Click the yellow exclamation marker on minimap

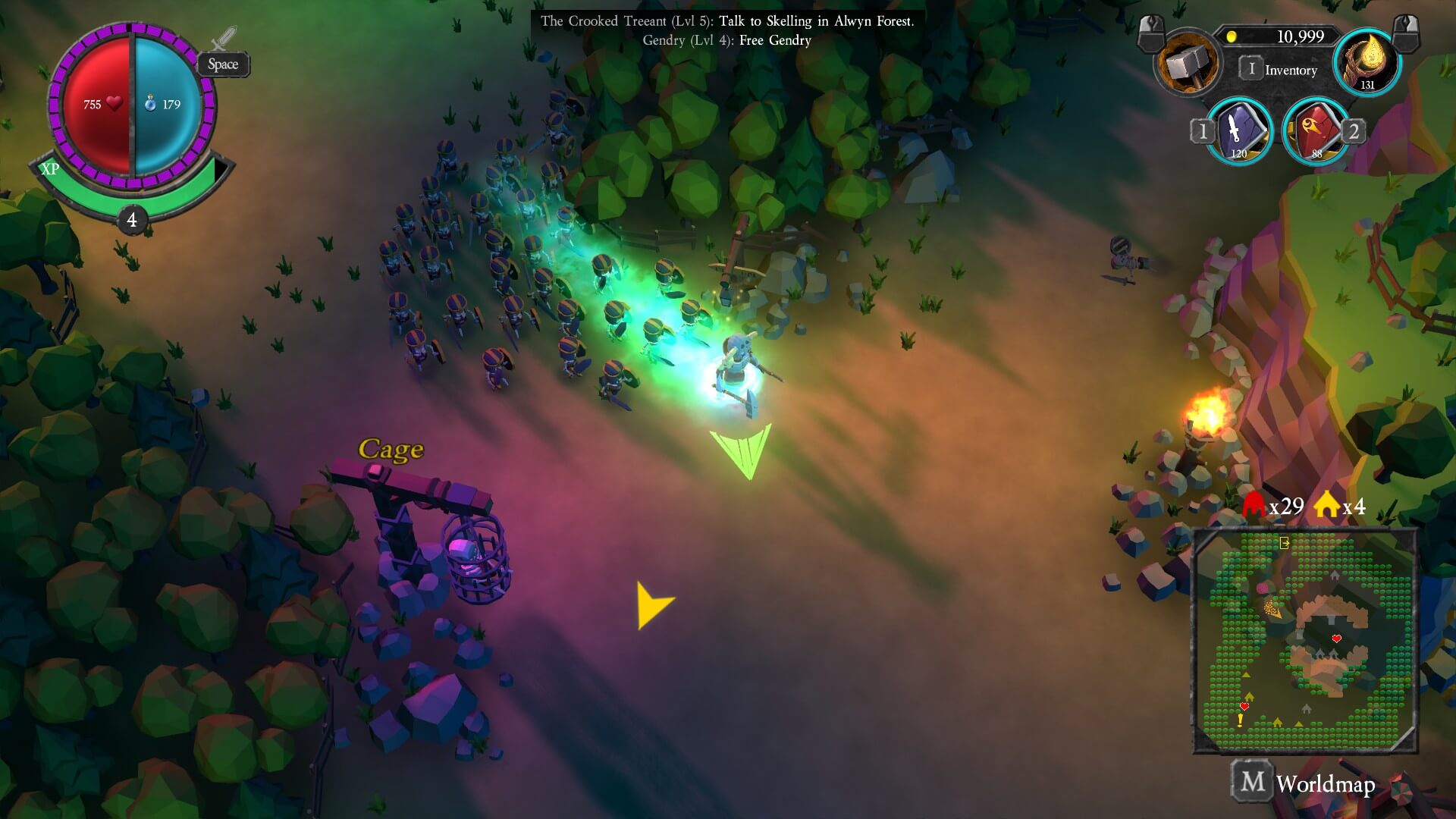click(x=1241, y=720)
